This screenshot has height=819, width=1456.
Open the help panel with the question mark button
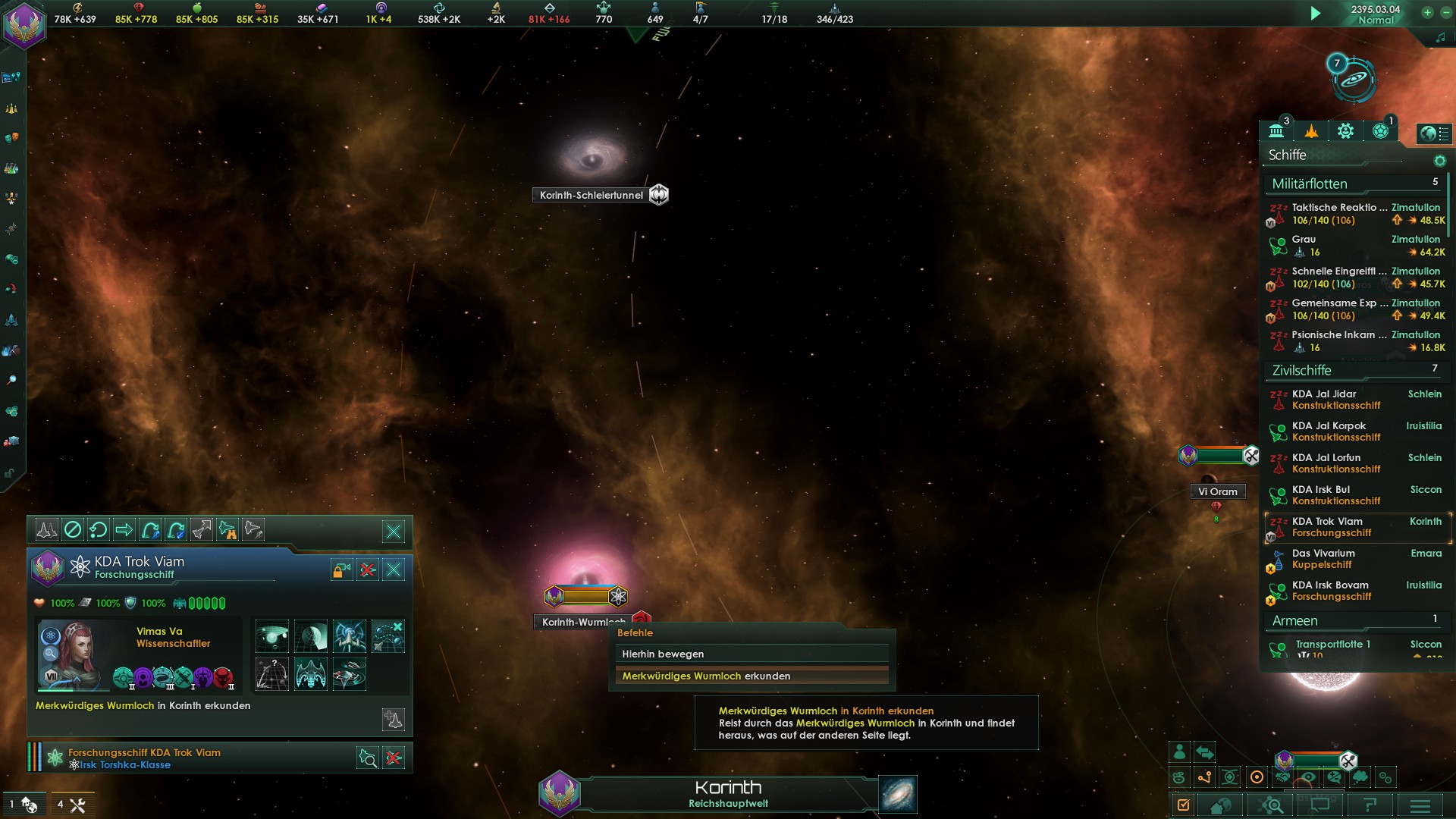tap(1370, 807)
